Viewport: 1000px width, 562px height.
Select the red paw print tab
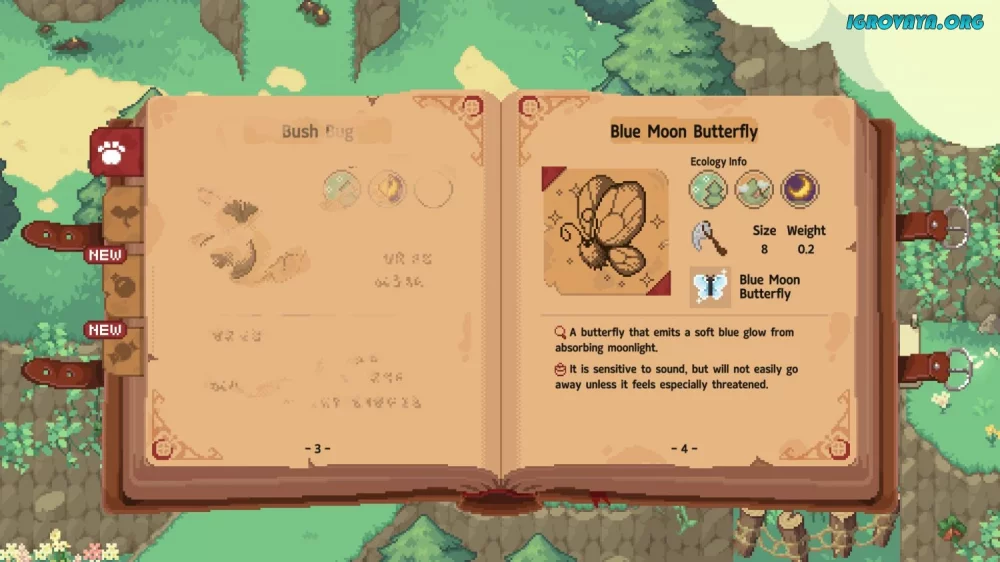[116, 154]
